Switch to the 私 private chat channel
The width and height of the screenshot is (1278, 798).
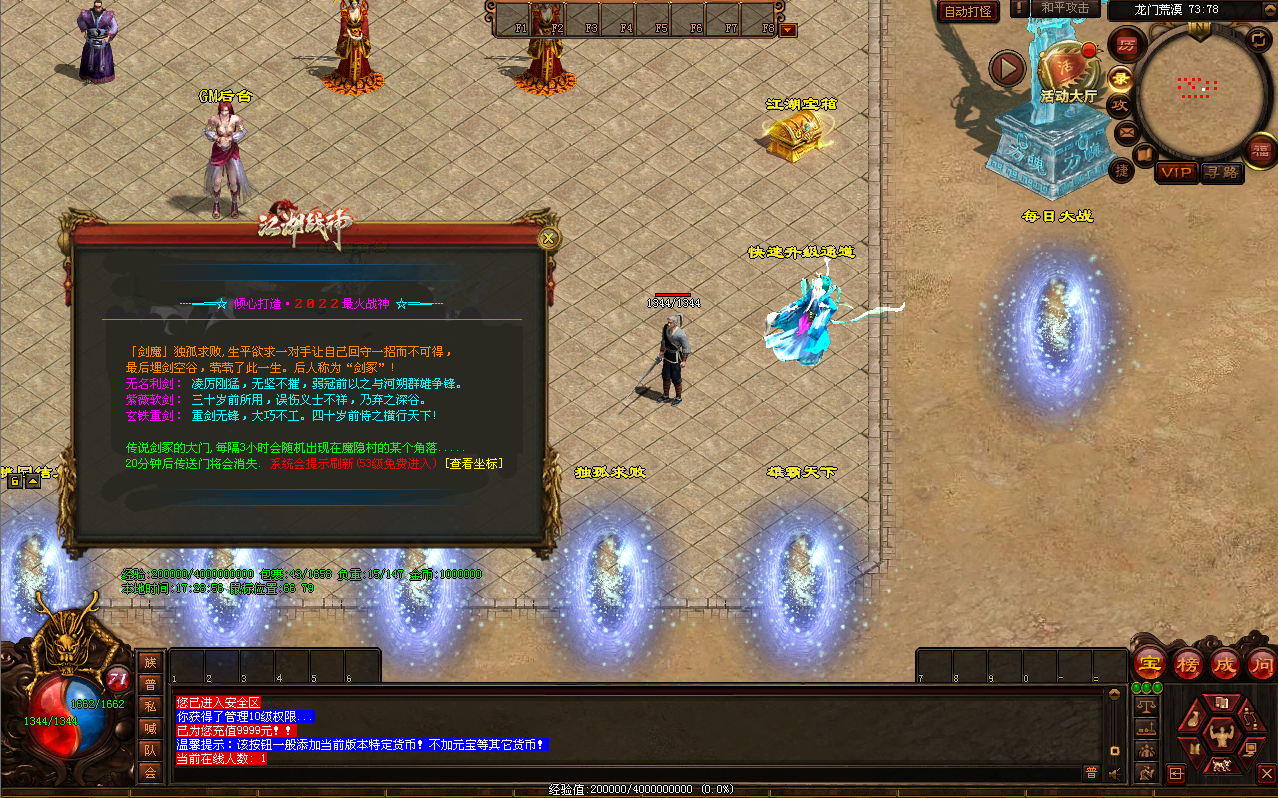150,706
